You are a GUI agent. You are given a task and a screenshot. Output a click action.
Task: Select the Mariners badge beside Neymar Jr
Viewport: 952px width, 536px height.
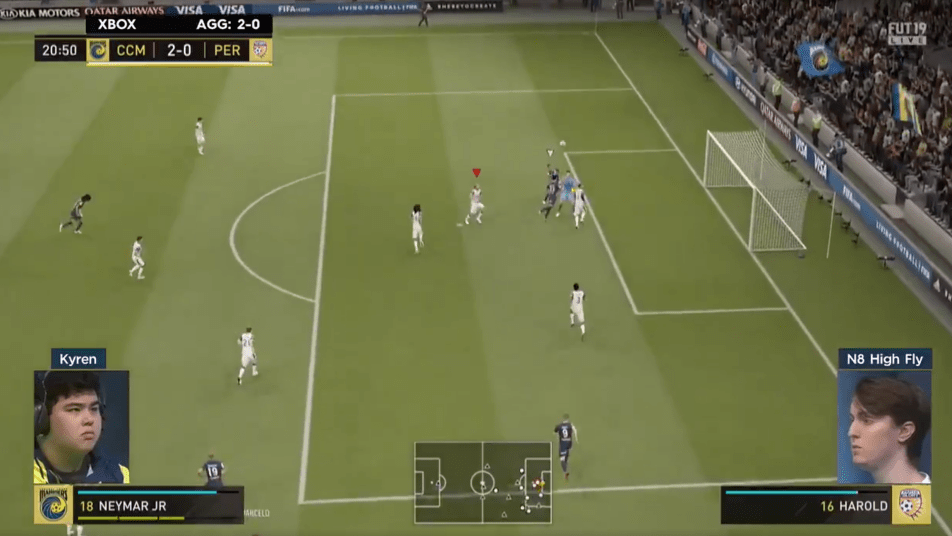click(53, 505)
